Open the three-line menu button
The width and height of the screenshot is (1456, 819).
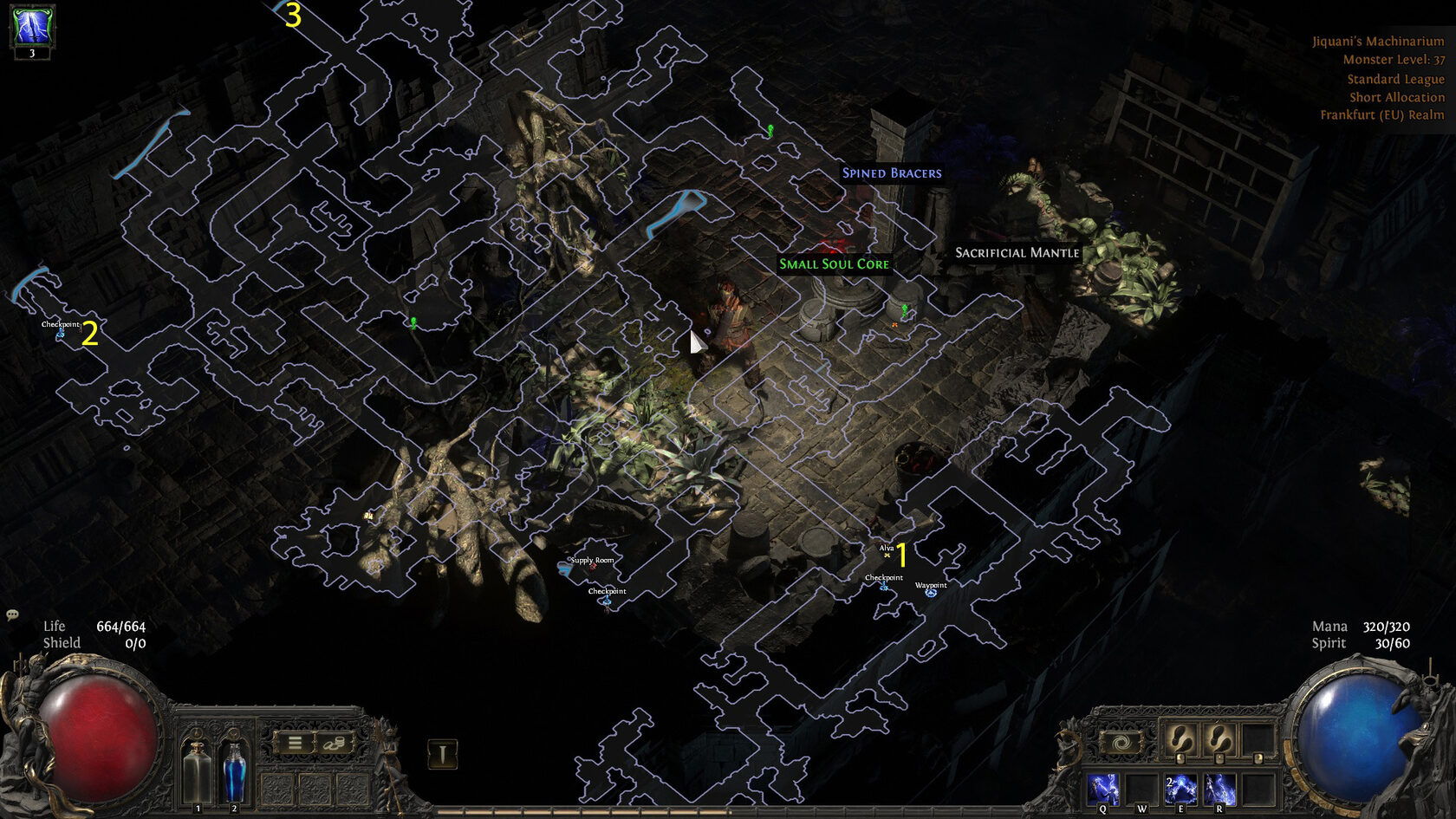[295, 743]
